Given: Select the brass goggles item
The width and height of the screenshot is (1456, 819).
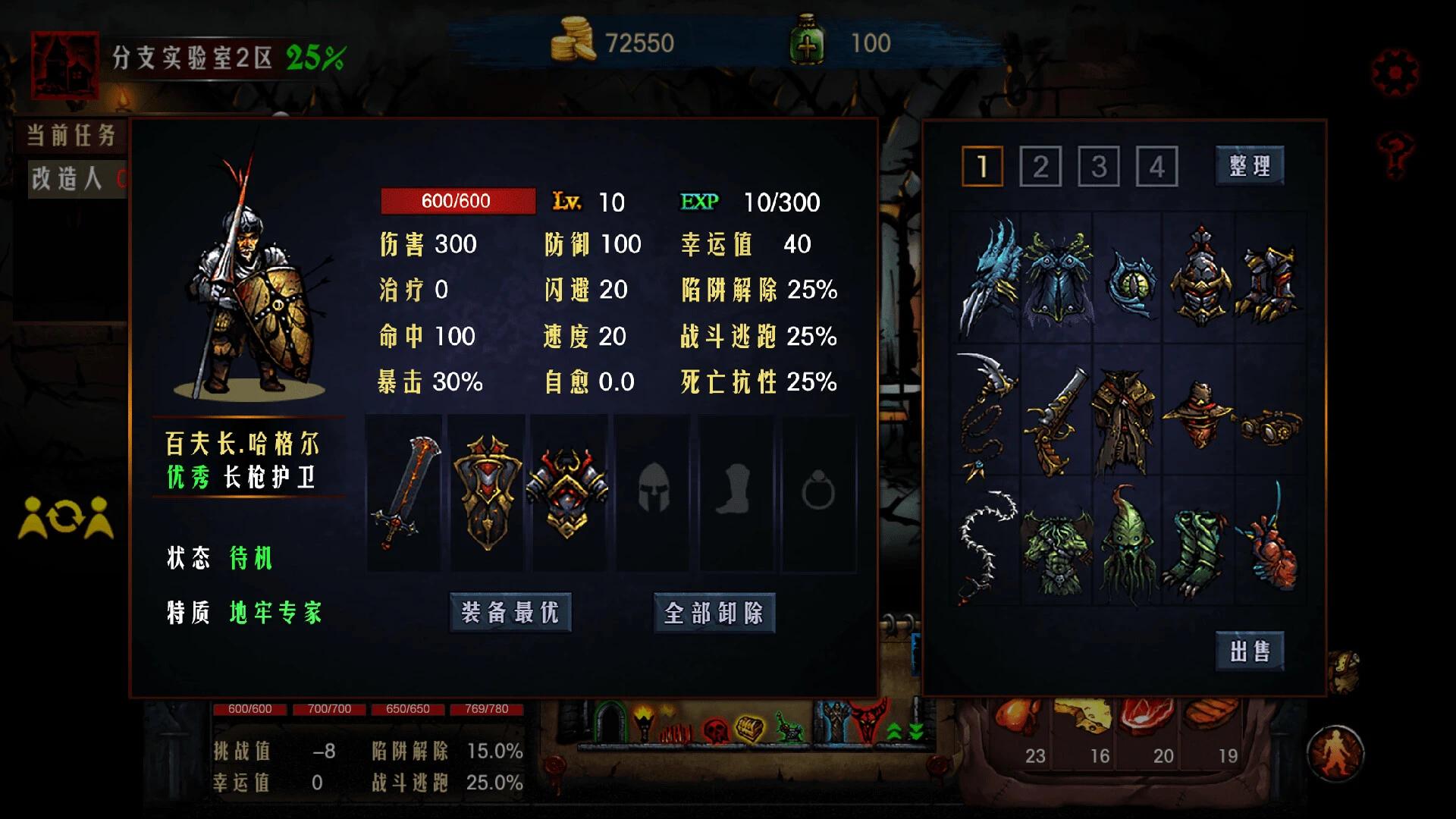Looking at the screenshot, I should tap(1270, 425).
